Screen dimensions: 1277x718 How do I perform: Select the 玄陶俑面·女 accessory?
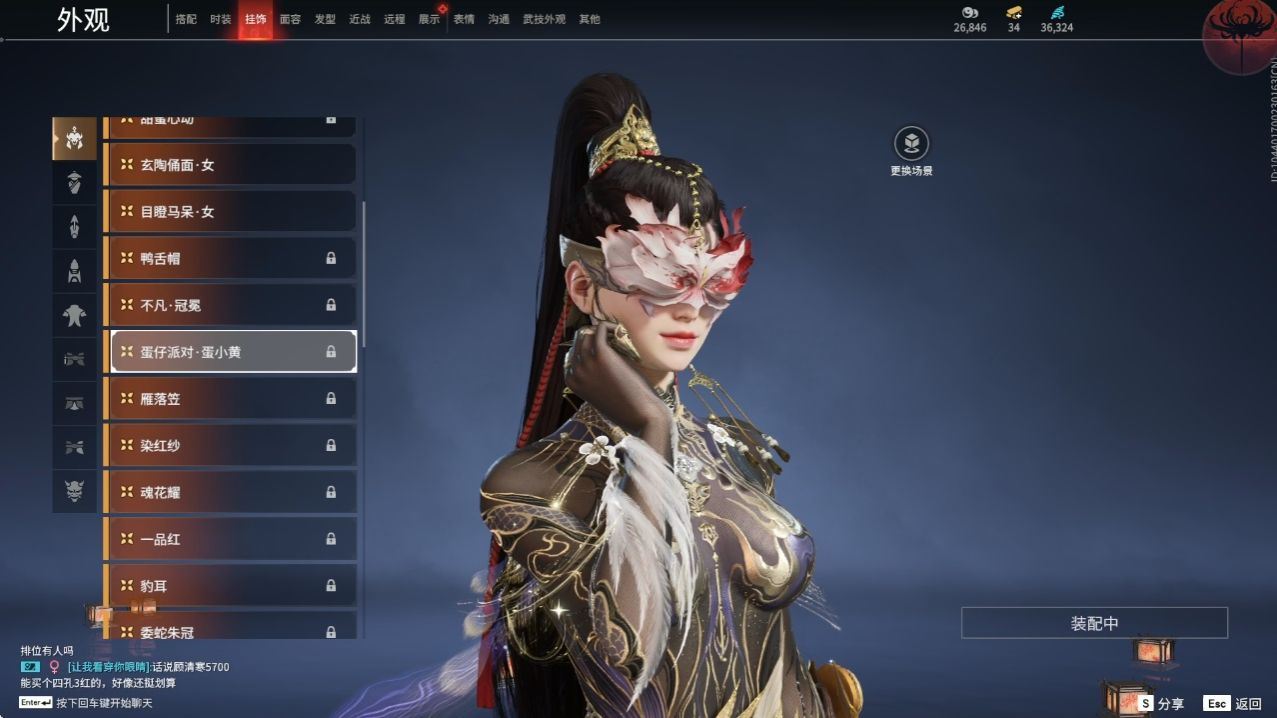pos(230,165)
